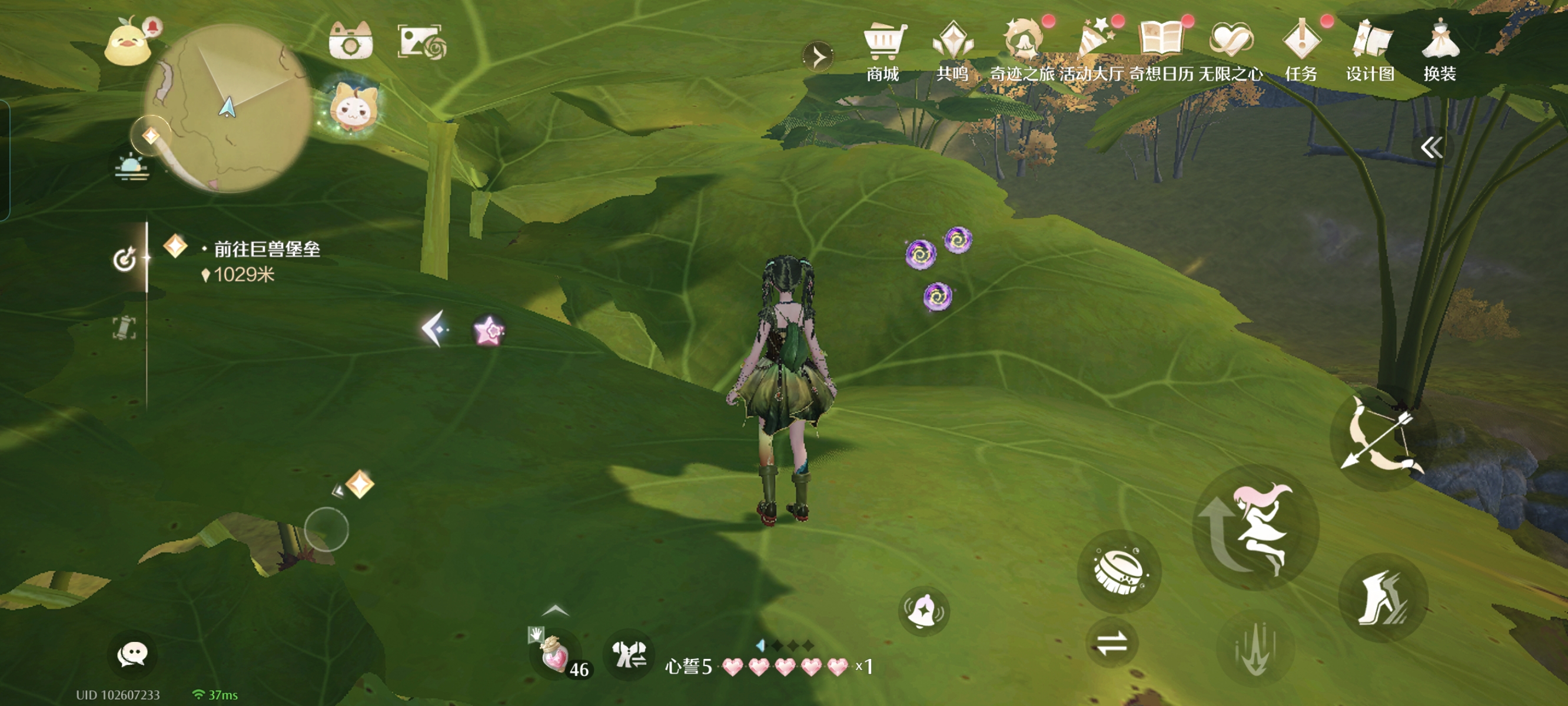Open the camera photo mode

tap(350, 41)
